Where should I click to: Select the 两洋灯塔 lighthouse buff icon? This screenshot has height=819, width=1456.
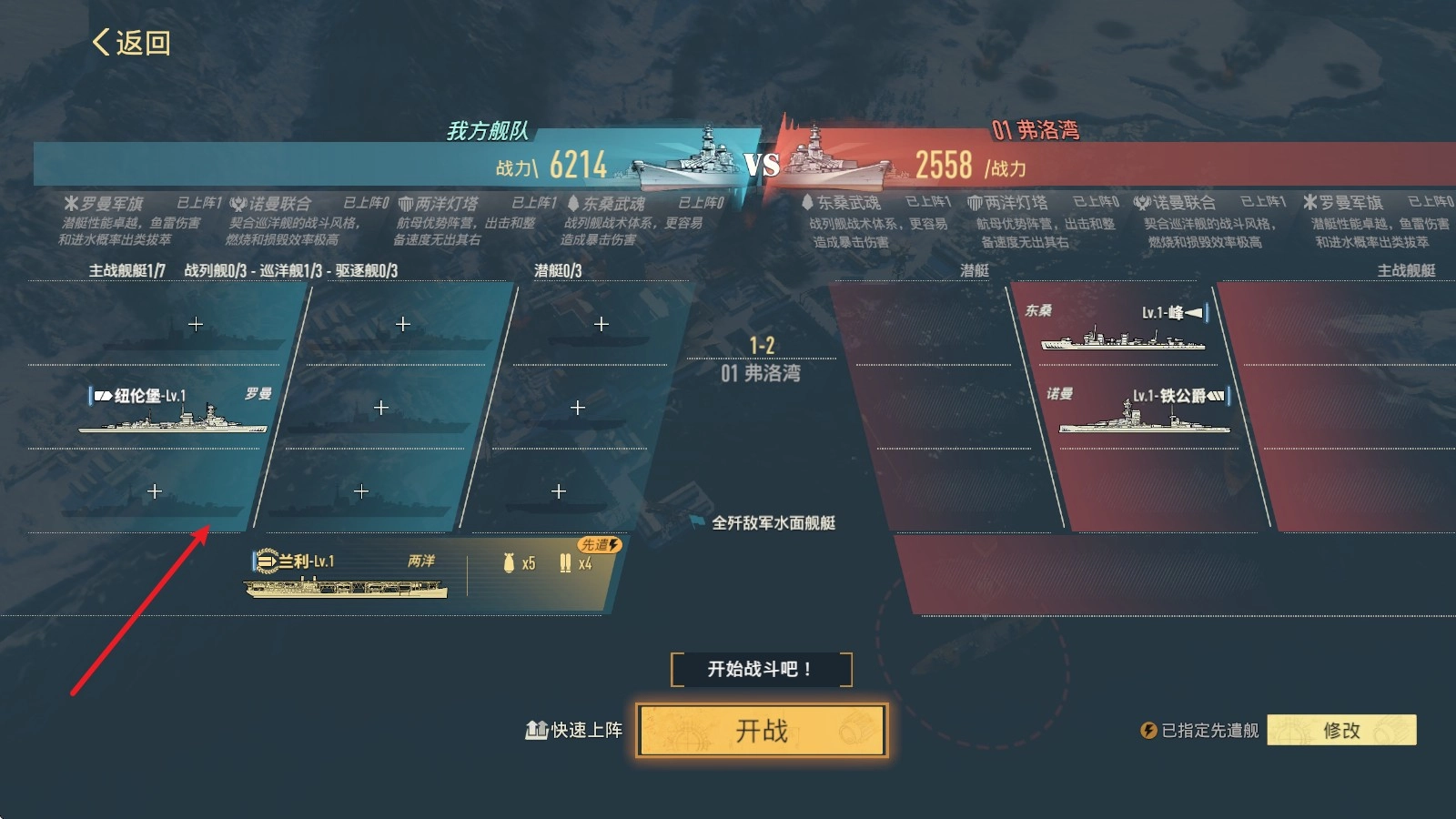coord(407,204)
